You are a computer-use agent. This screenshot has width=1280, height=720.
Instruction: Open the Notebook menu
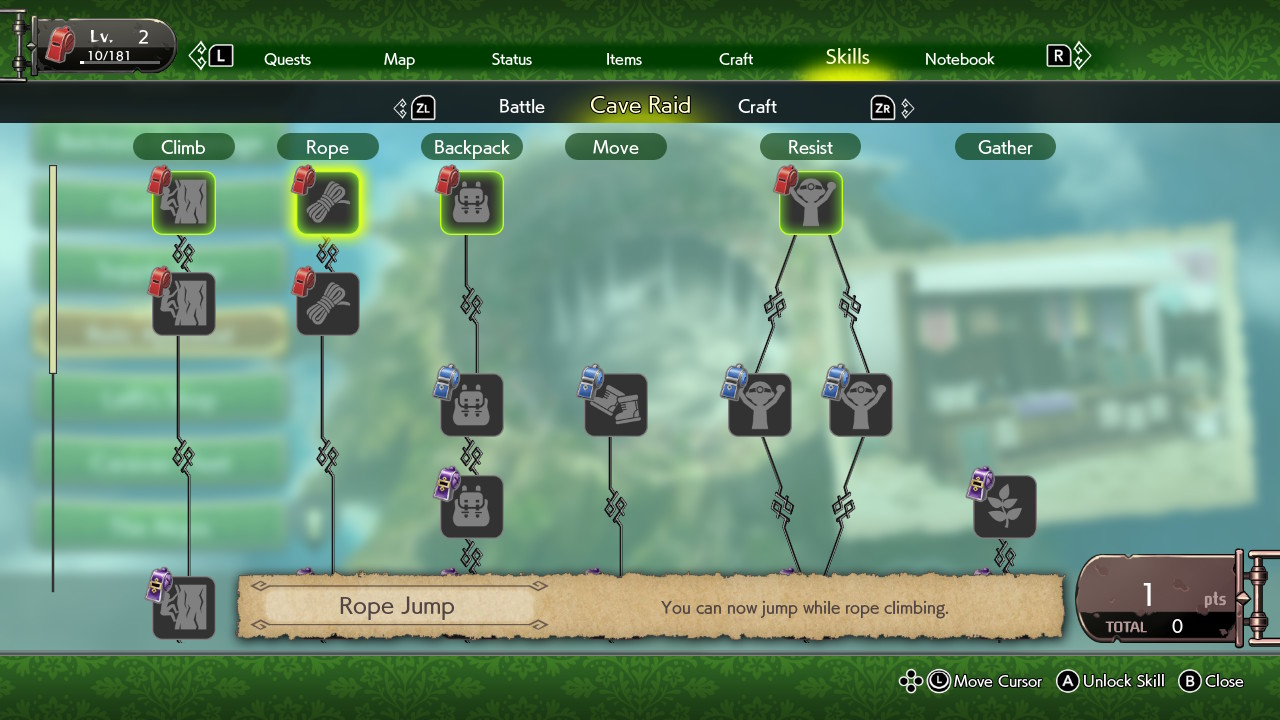coord(959,59)
